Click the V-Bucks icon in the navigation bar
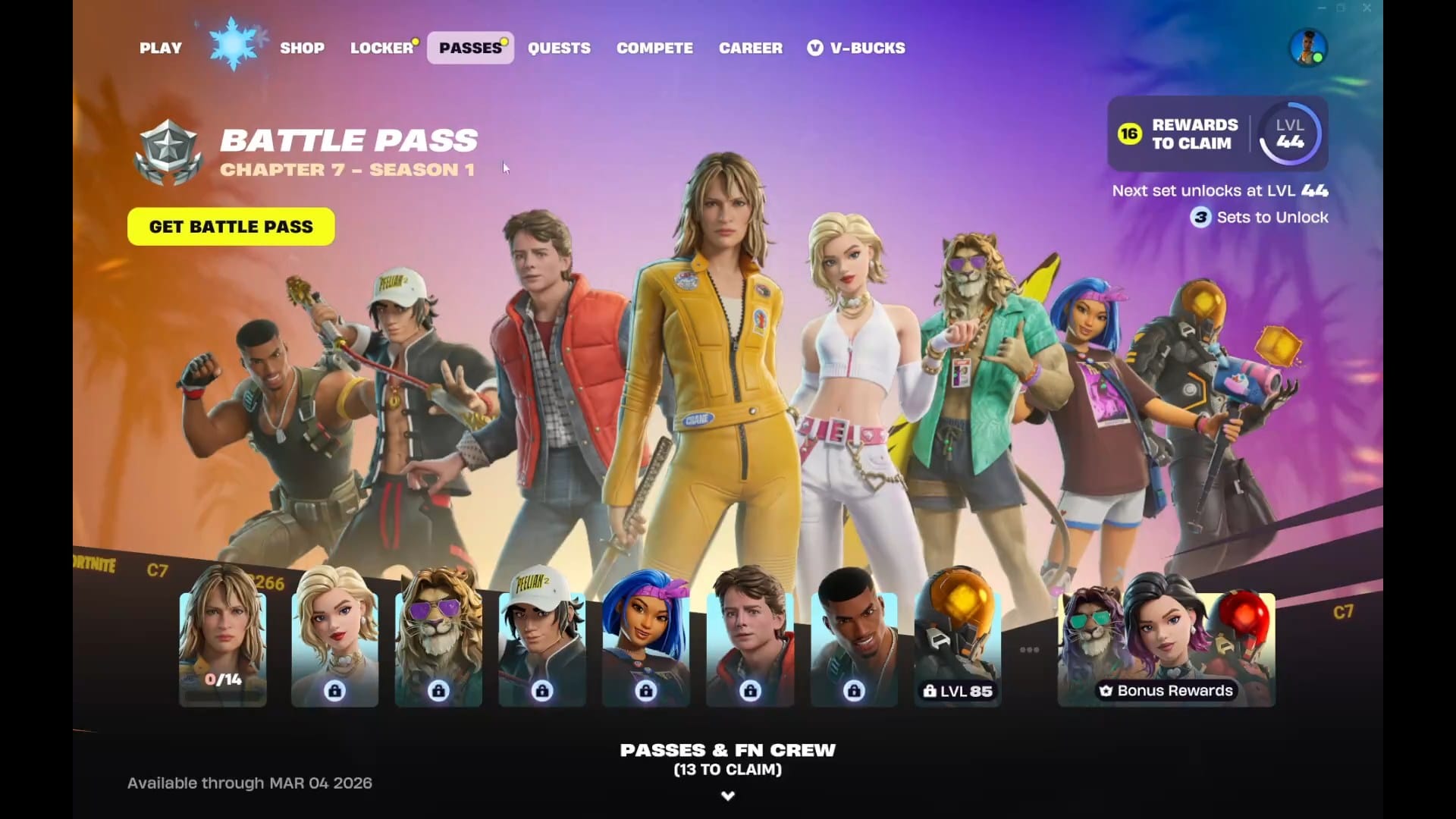 click(x=814, y=48)
